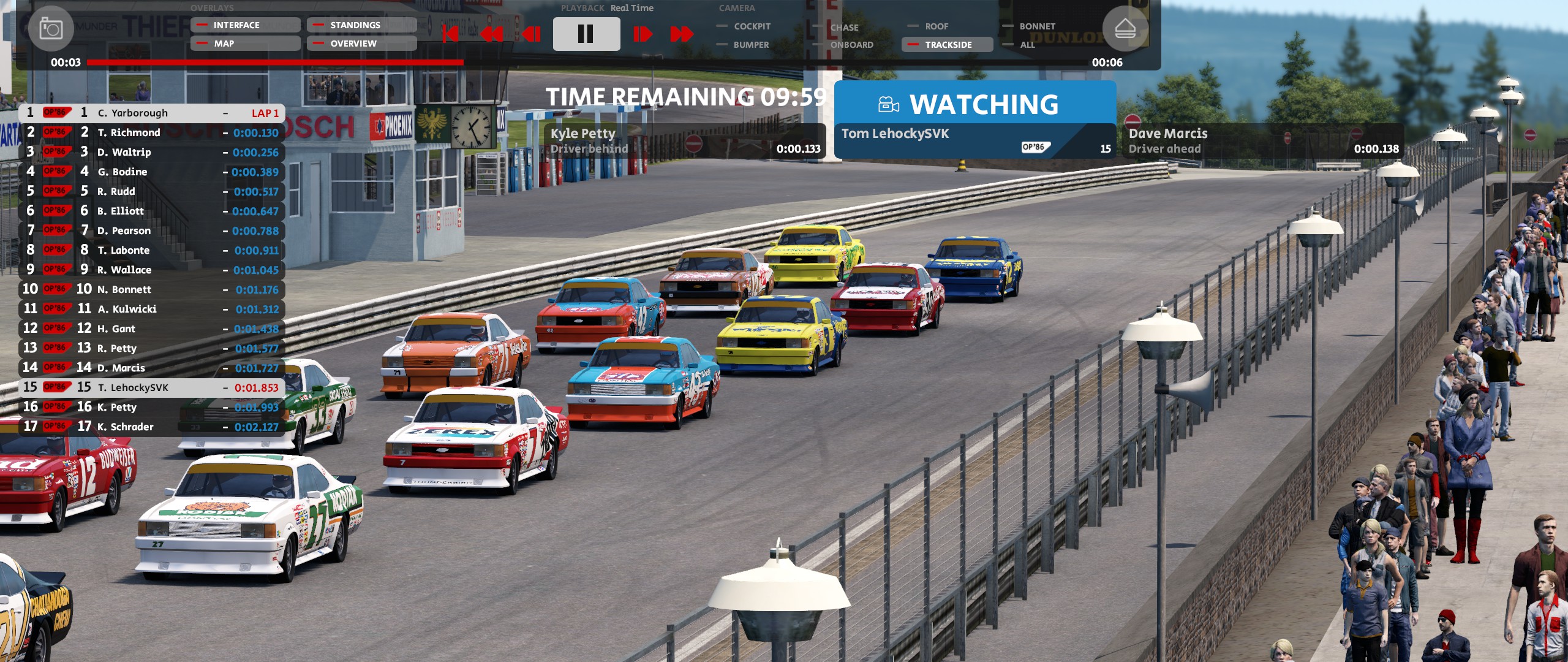Image resolution: width=1568 pixels, height=662 pixels.
Task: Take a screenshot with the camera button
Action: 51,28
